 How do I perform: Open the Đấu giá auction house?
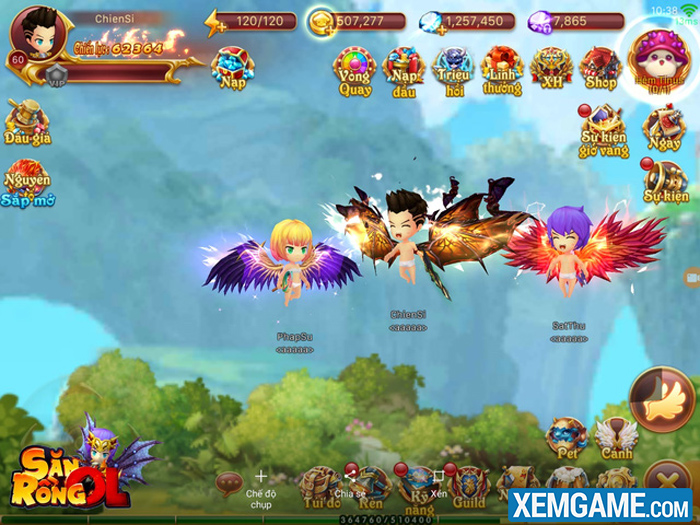coord(27,122)
